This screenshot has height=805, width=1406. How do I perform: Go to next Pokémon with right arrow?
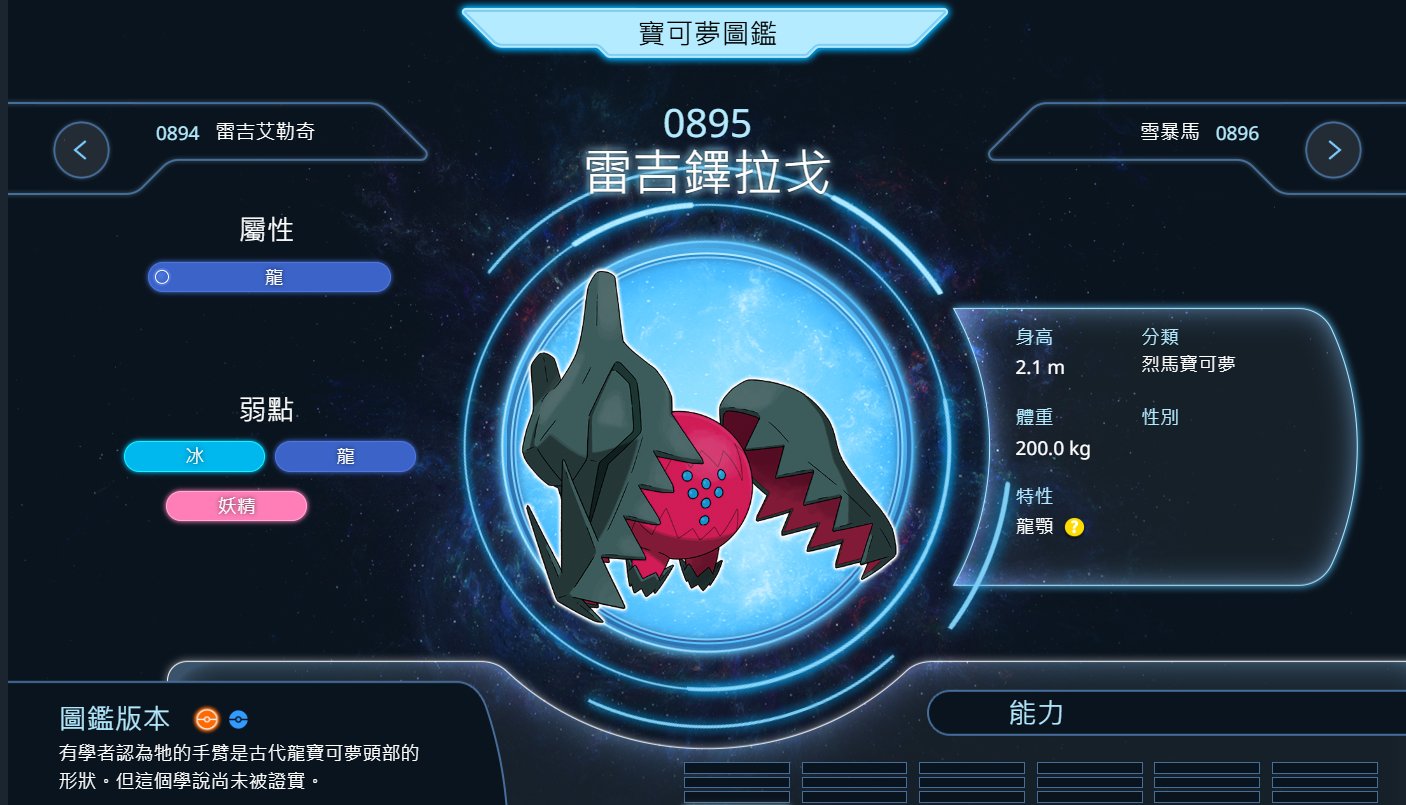coord(1333,150)
